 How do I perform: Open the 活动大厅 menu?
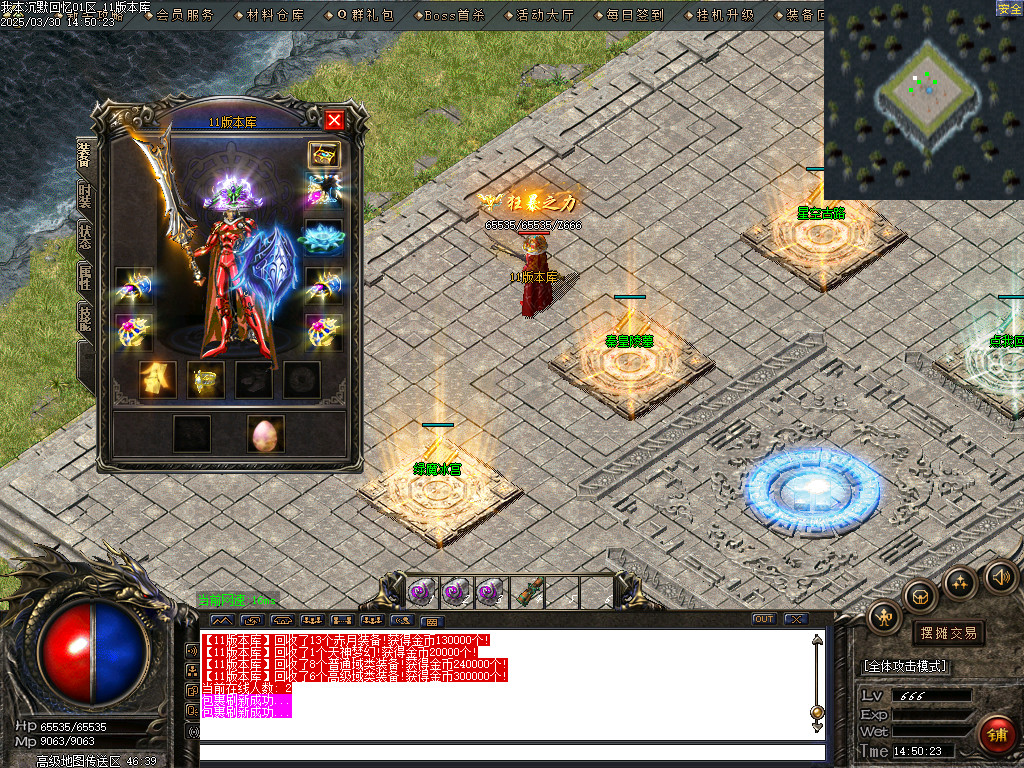point(545,15)
